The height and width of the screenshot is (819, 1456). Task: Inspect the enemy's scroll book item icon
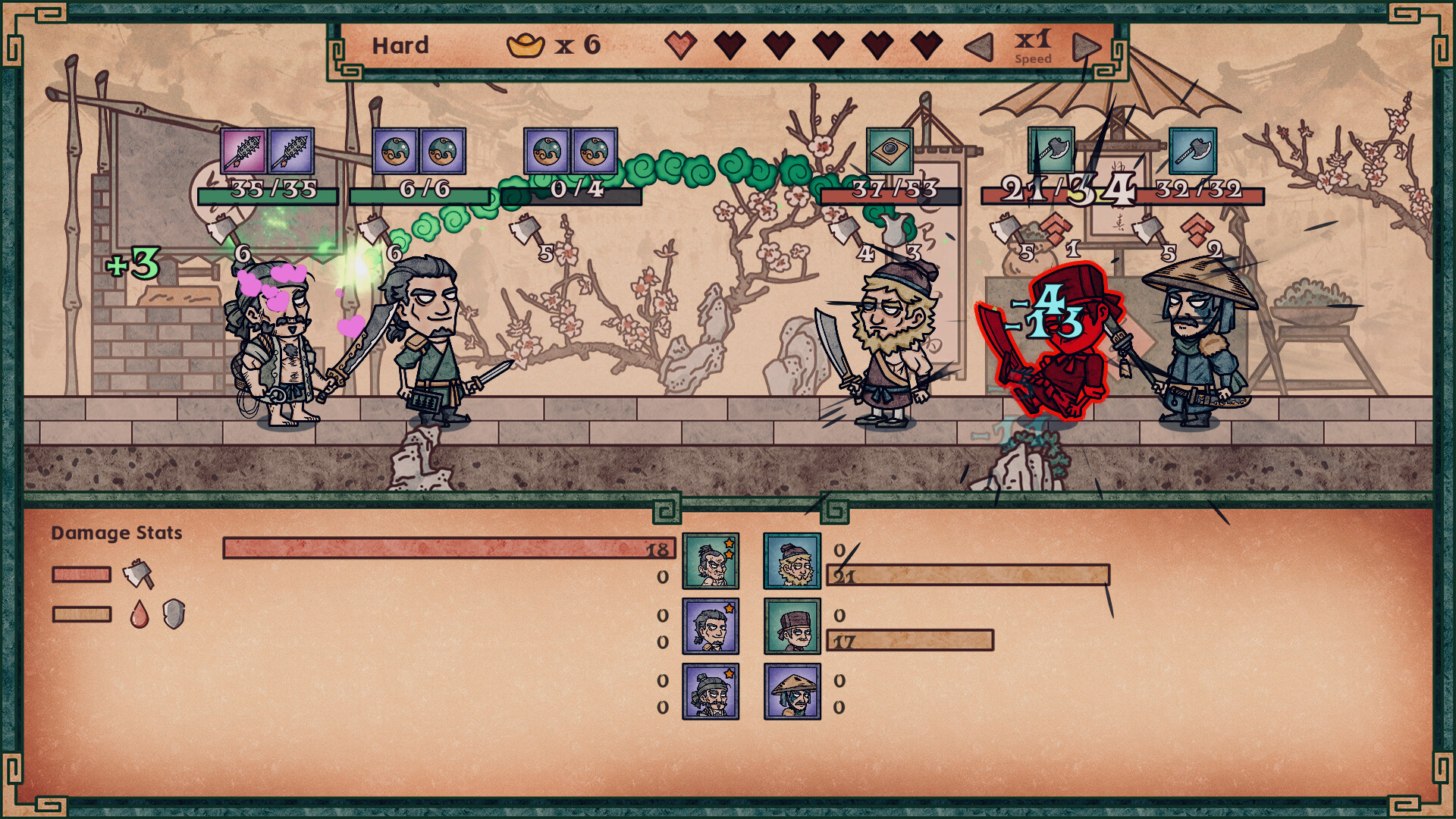(x=890, y=151)
